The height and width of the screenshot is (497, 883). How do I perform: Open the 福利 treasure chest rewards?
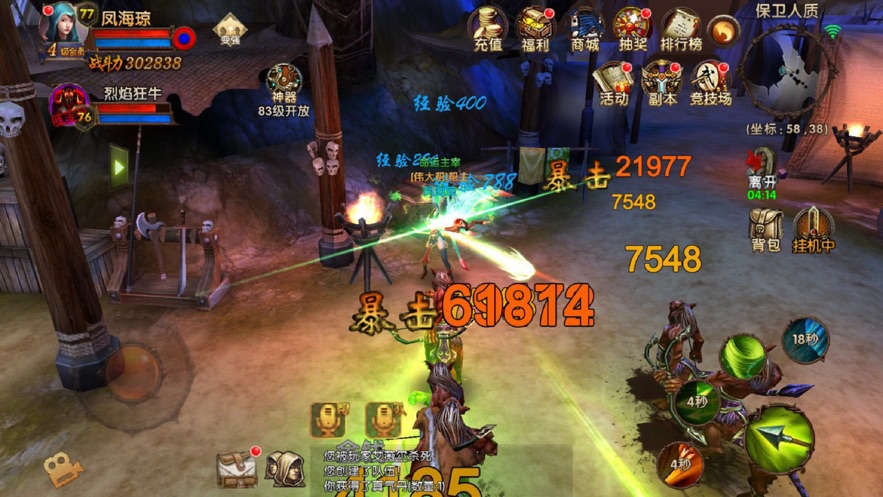[535, 28]
